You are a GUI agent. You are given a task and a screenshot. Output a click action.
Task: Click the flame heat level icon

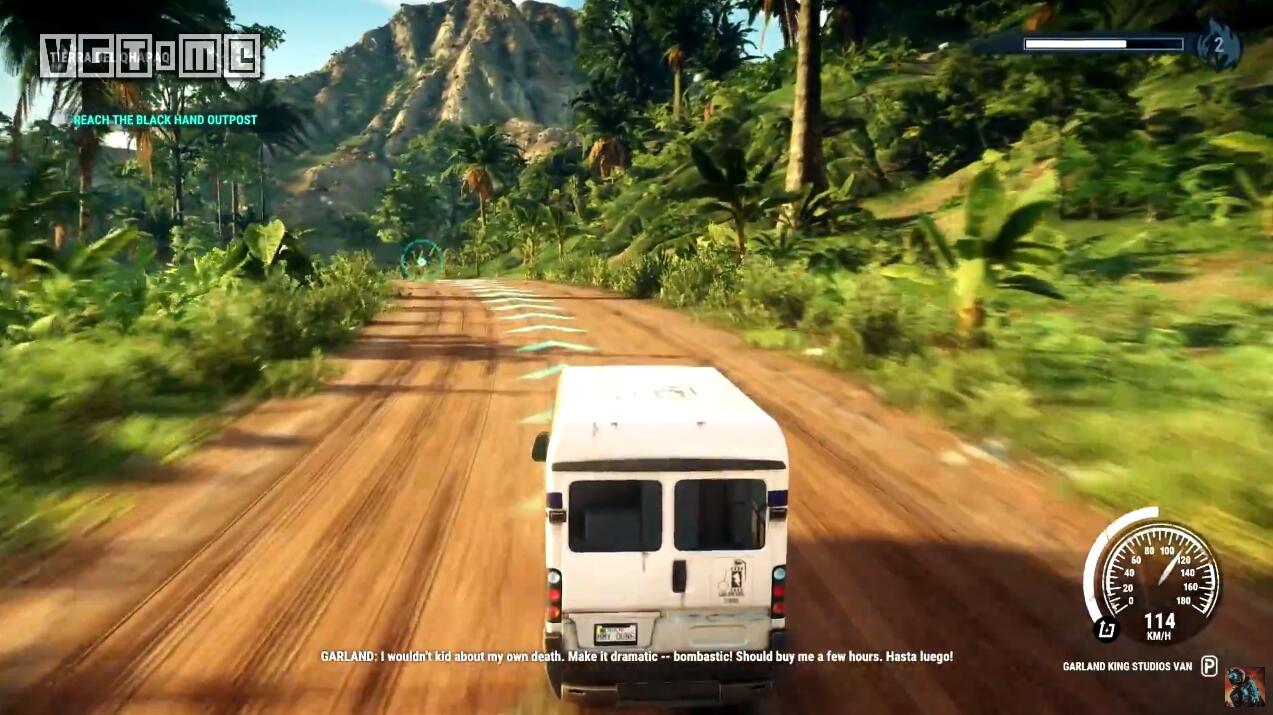pos(1218,45)
